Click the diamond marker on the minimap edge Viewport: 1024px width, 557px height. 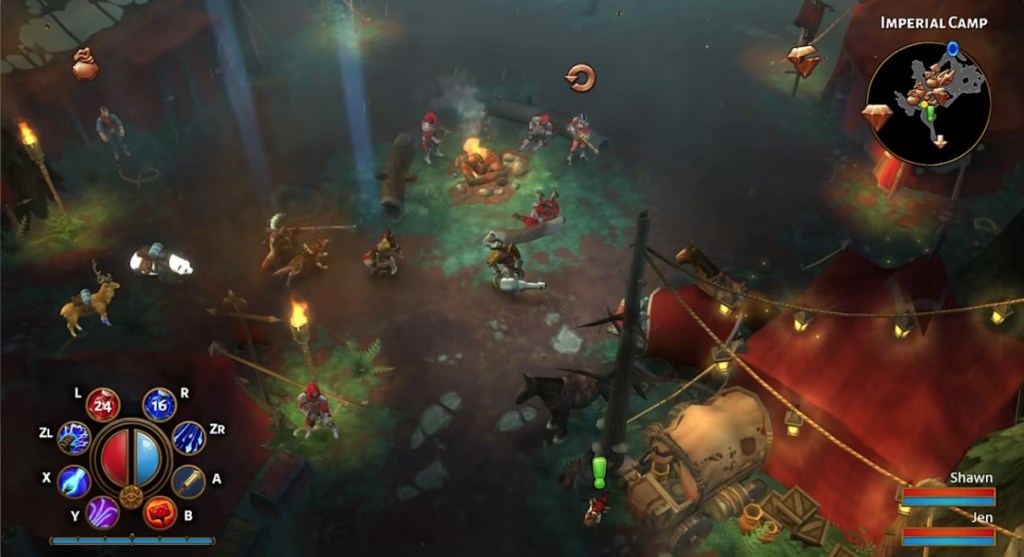876,116
